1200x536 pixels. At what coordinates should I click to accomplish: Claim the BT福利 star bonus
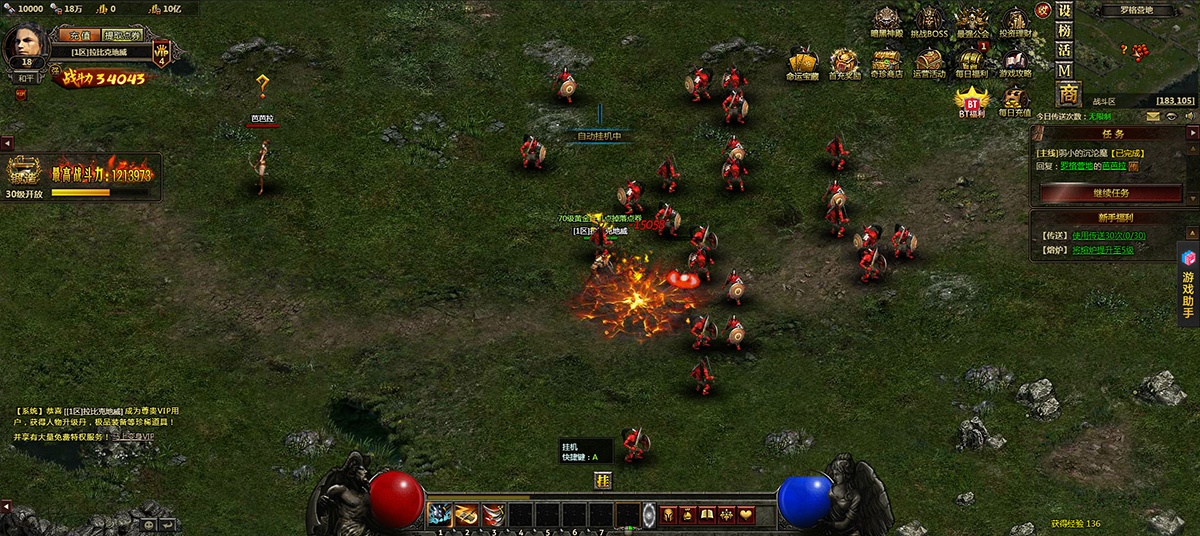971,100
